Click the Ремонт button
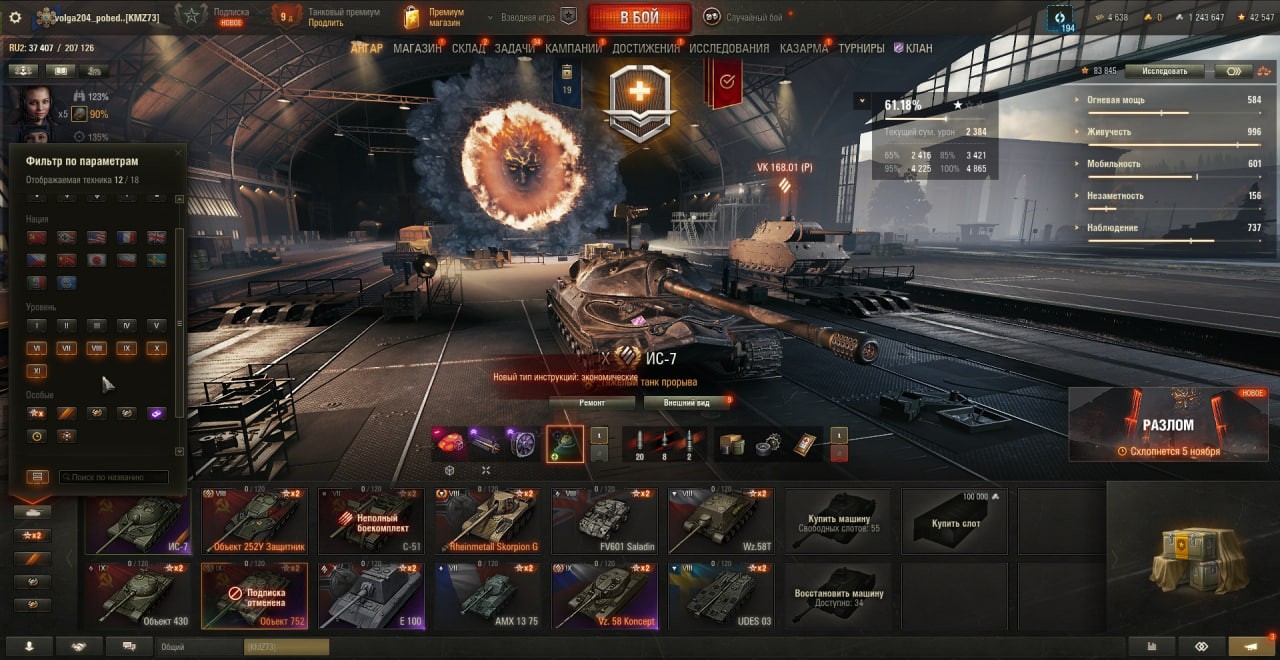 coord(591,403)
